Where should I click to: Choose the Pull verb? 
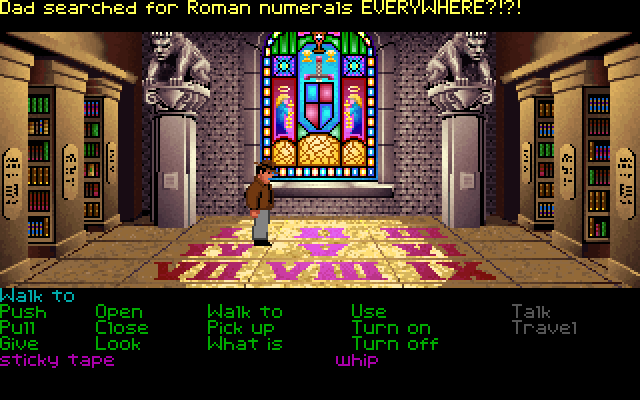[20, 328]
